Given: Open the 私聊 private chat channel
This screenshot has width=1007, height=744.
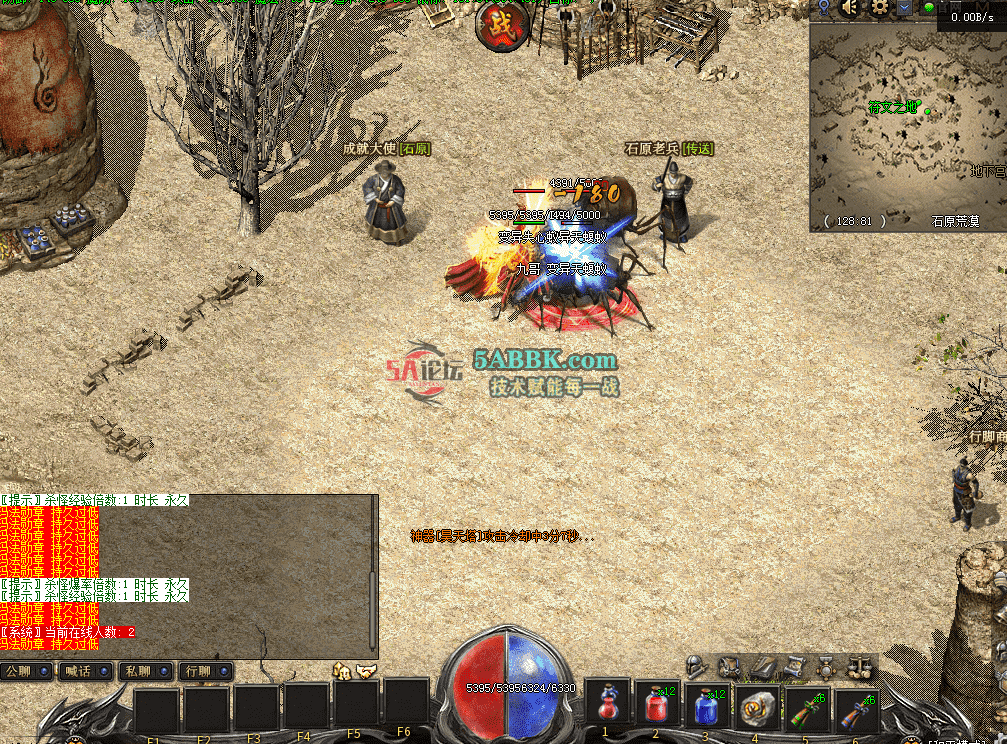Looking at the screenshot, I should (x=142, y=671).
